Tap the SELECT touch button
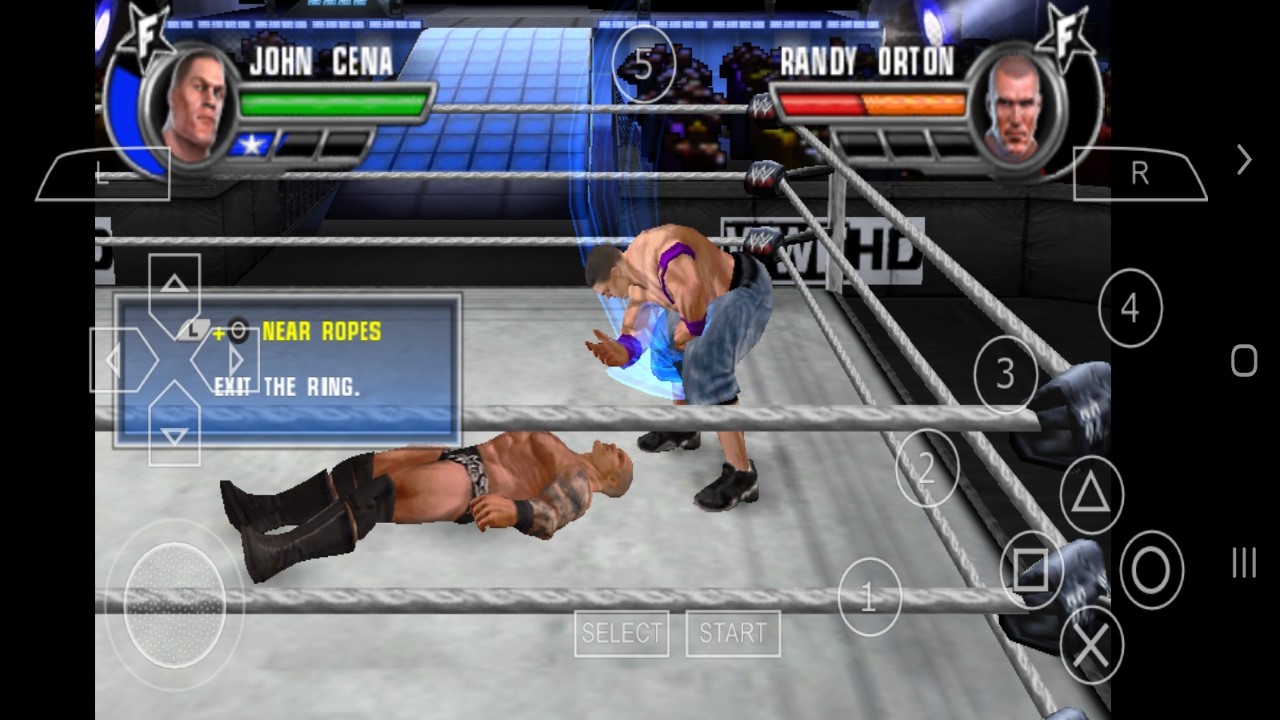The width and height of the screenshot is (1280, 720). (x=621, y=633)
